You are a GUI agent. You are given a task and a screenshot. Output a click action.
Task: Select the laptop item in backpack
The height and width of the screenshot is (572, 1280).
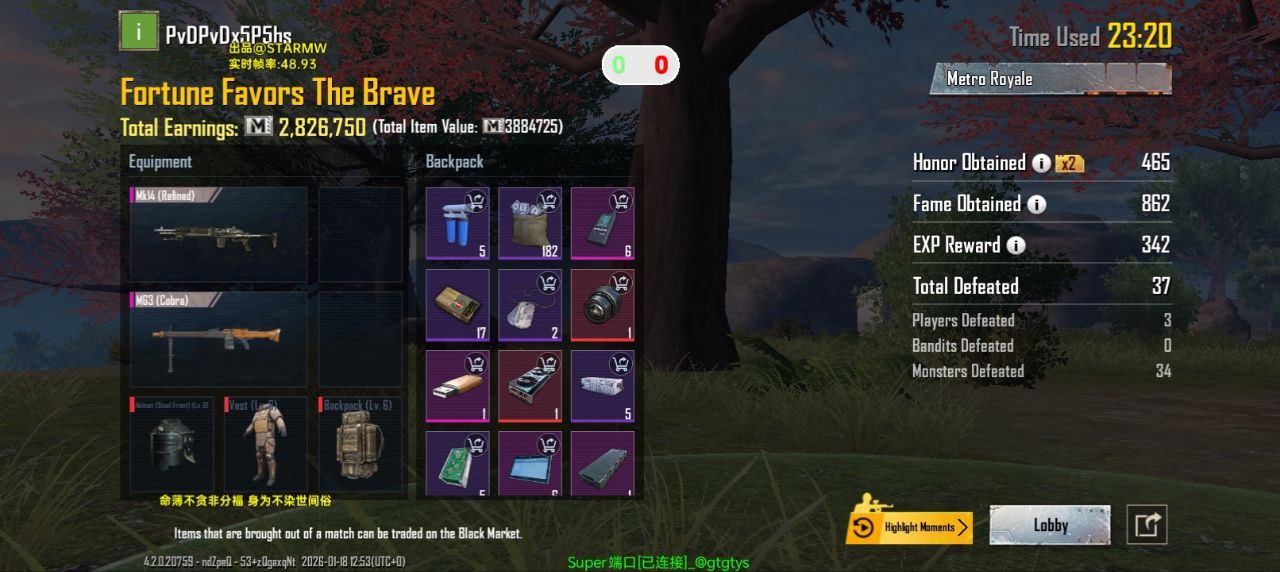pyautogui.click(x=530, y=464)
